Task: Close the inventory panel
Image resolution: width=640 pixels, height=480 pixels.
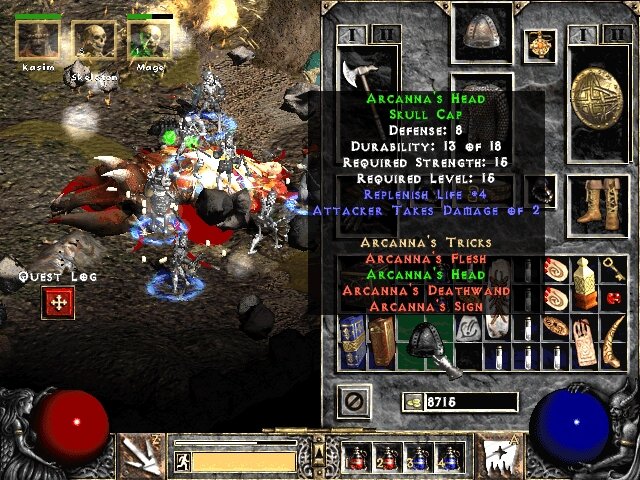Action: click(351, 402)
